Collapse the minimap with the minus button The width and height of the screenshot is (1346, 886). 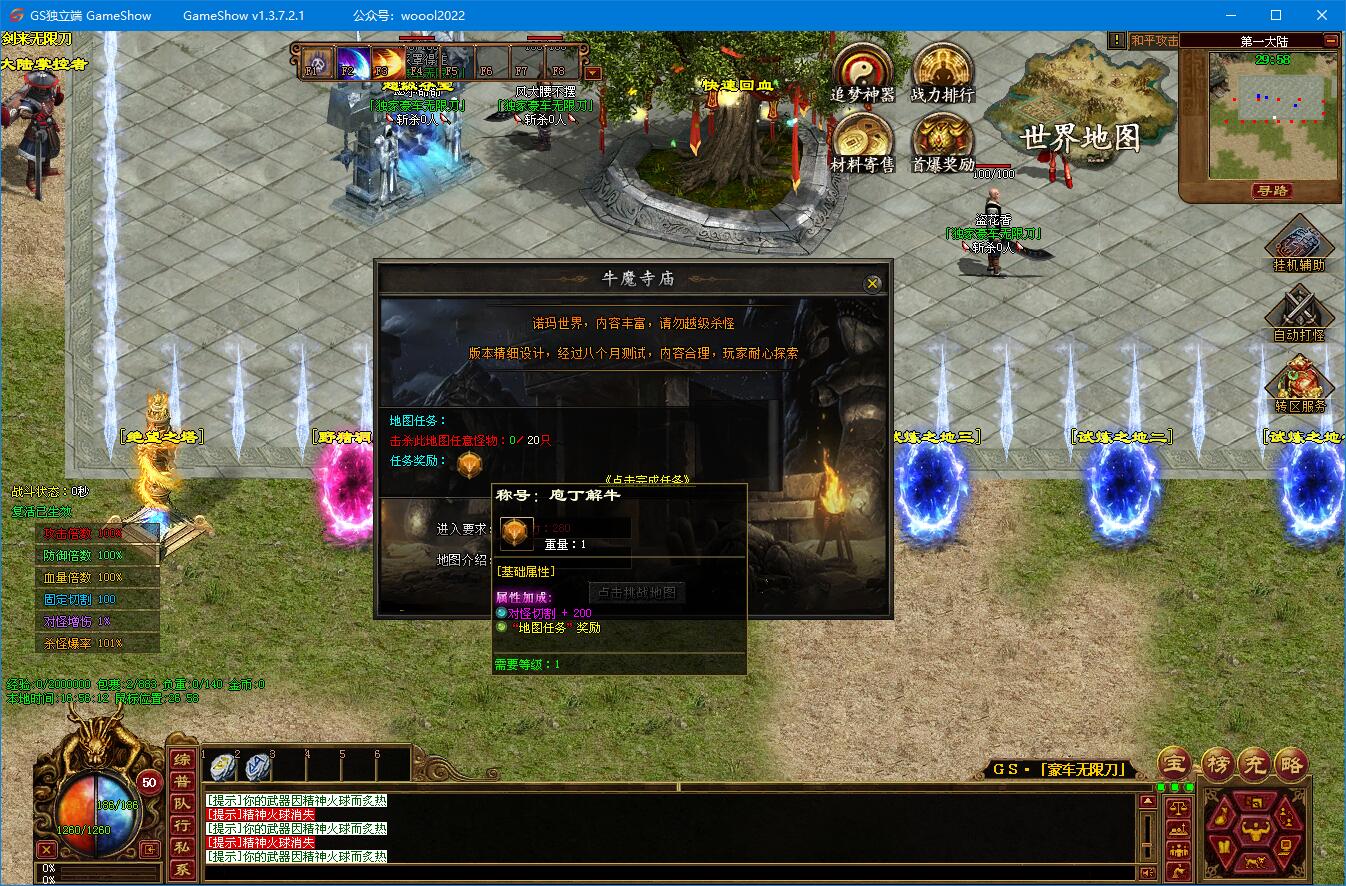pyautogui.click(x=1331, y=41)
